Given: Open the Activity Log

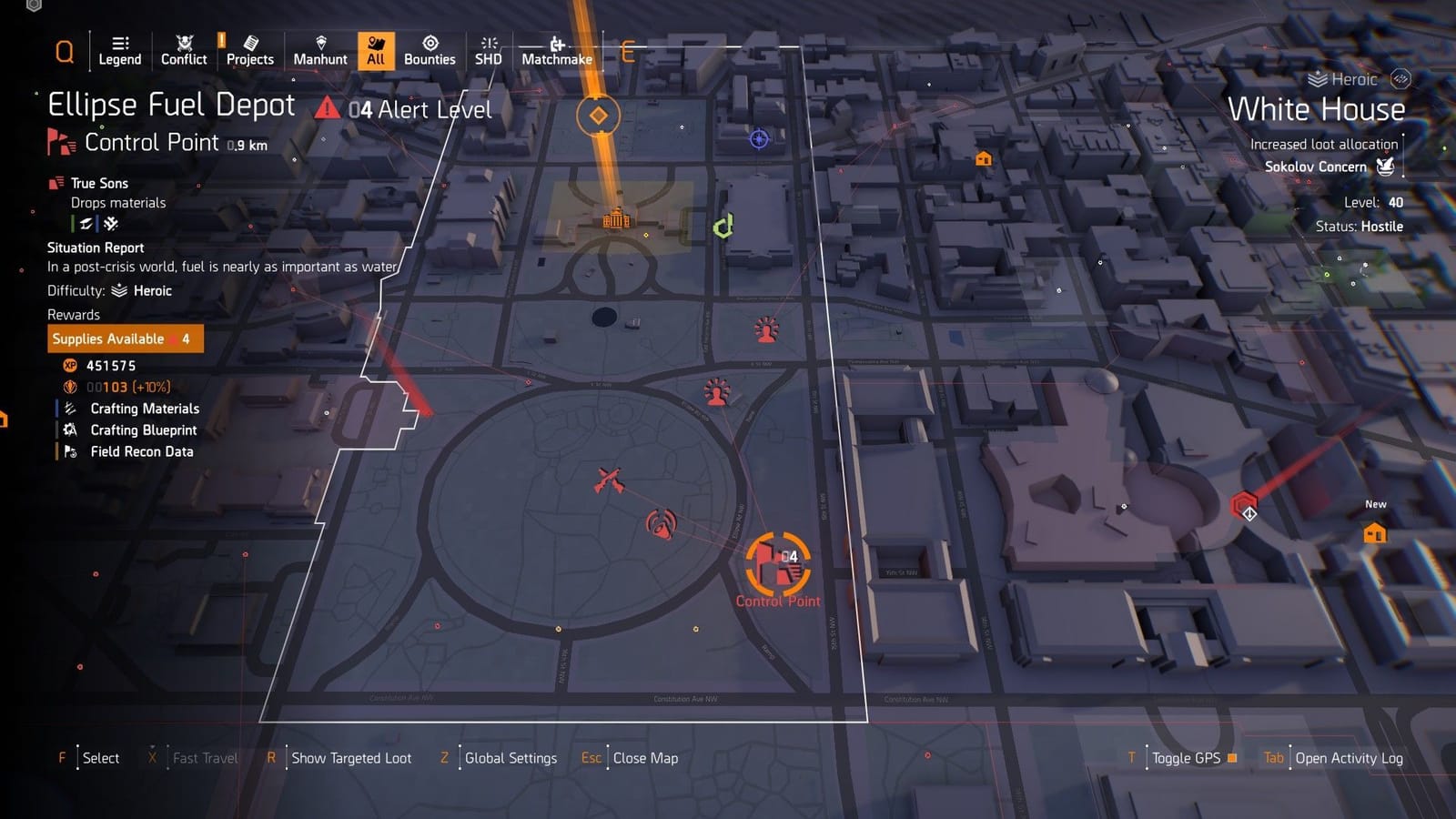Looking at the screenshot, I should point(1350,758).
